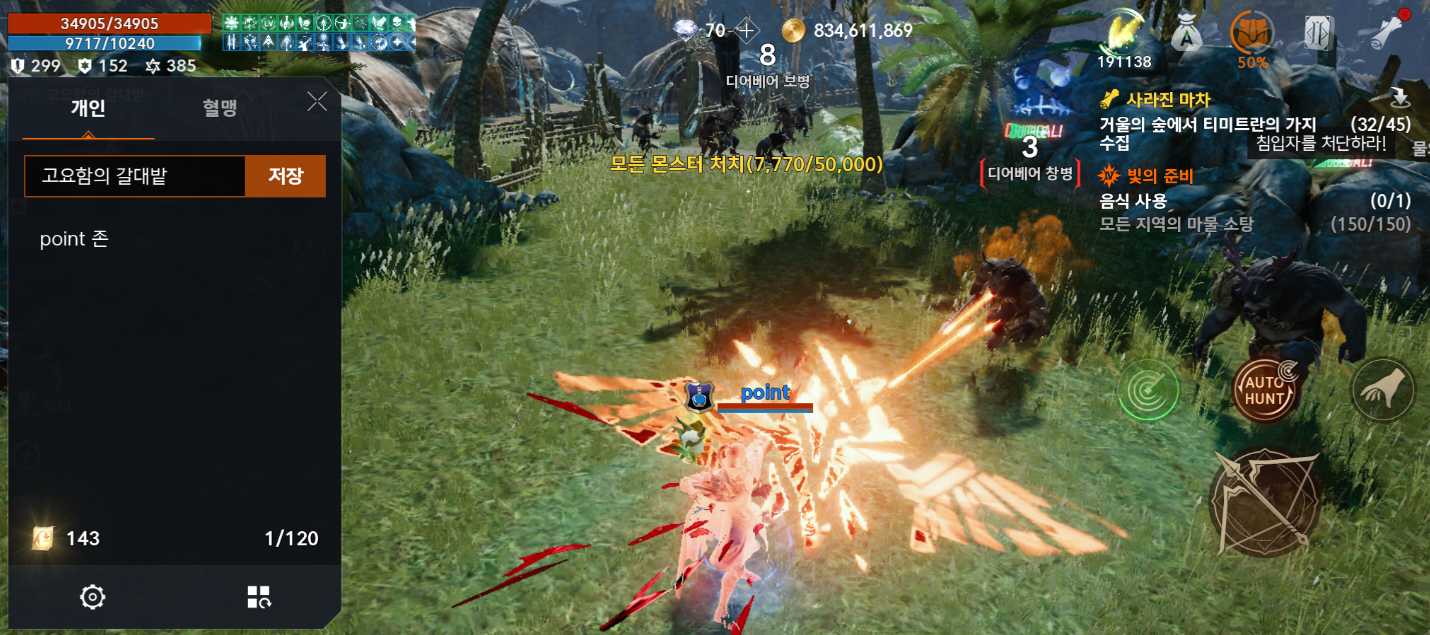Tap the hand pickup button

[x=1383, y=389]
